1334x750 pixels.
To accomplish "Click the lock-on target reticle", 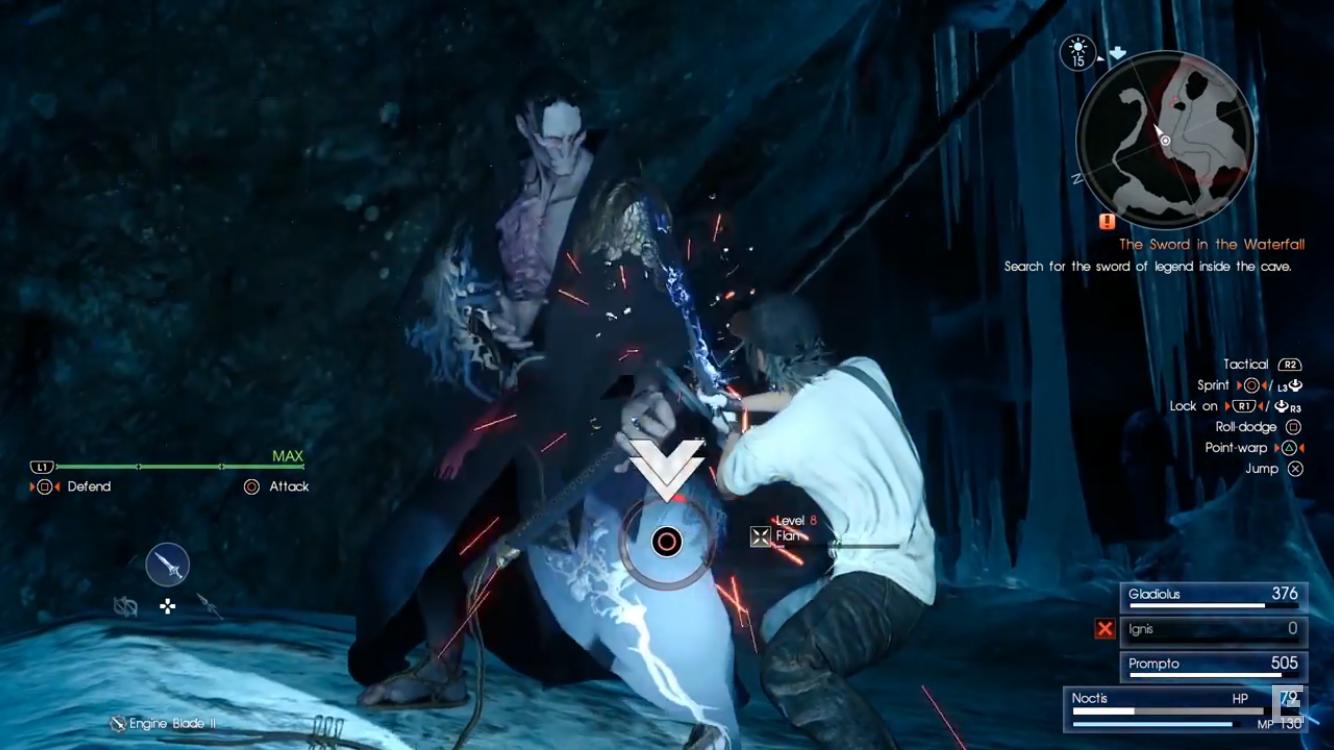I will 666,542.
